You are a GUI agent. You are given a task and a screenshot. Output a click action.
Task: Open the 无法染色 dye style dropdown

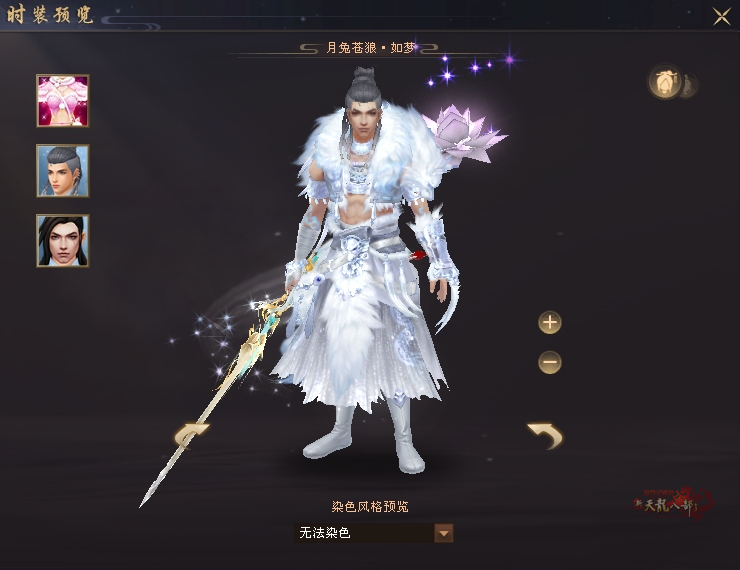point(444,533)
